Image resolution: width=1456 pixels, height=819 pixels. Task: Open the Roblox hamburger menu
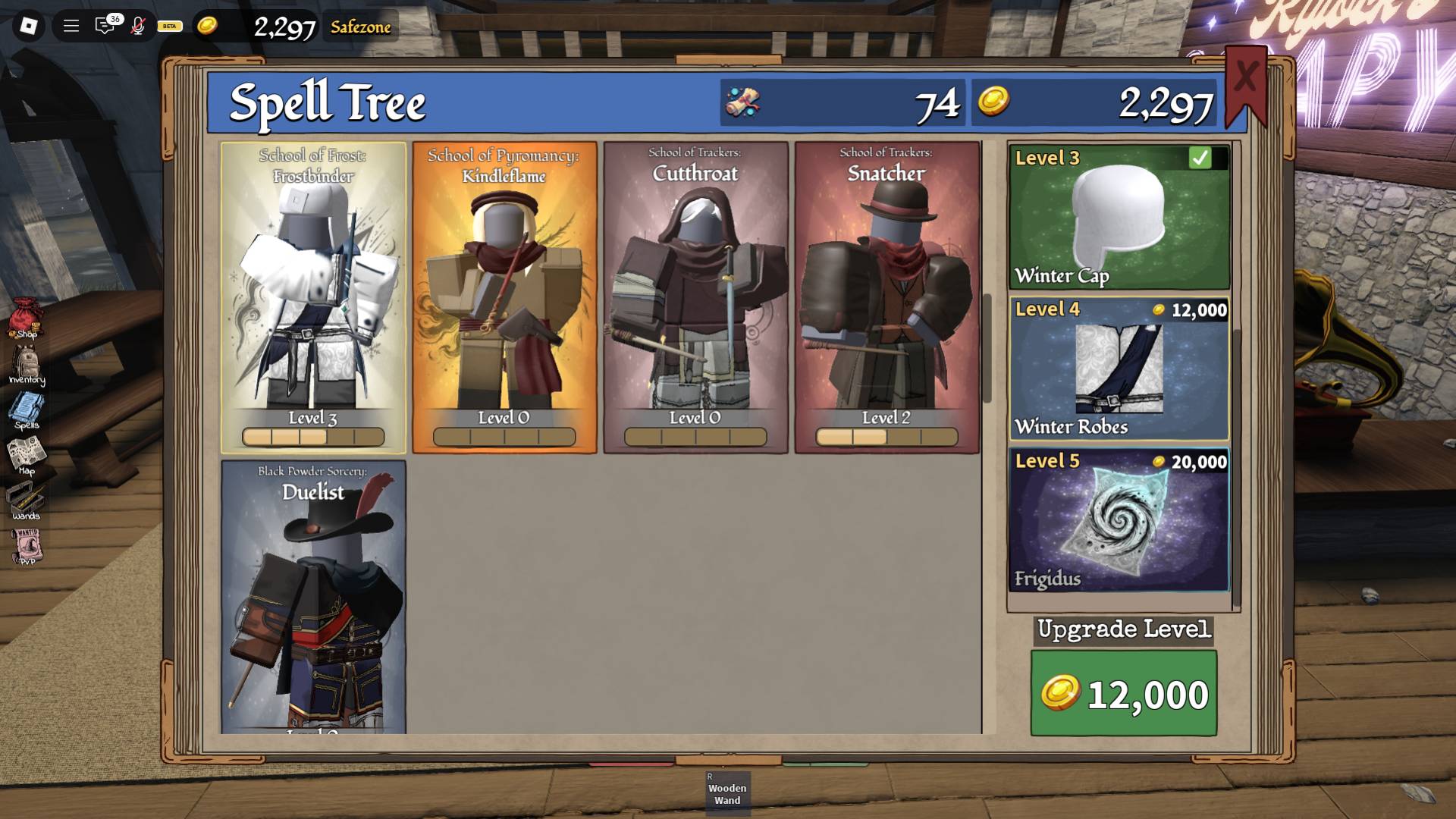(71, 25)
